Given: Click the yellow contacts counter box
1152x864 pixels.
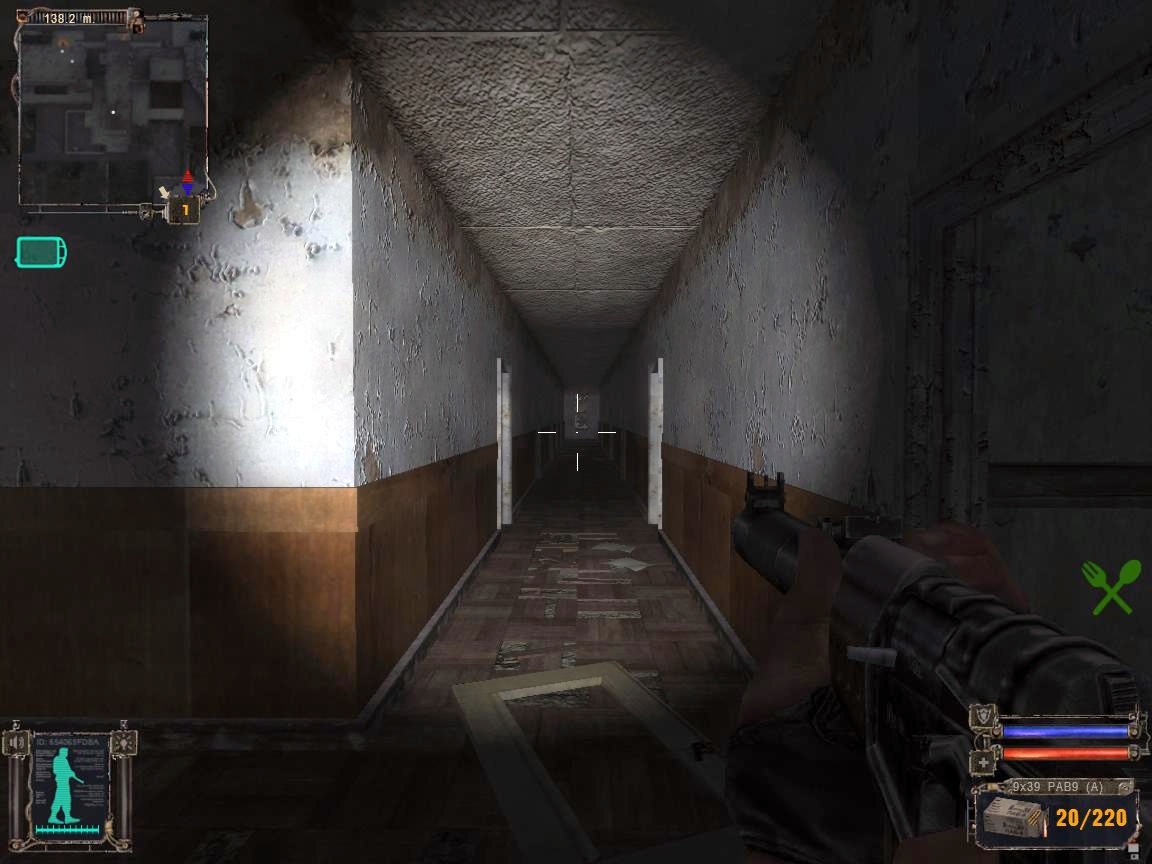Looking at the screenshot, I should pos(184,210).
